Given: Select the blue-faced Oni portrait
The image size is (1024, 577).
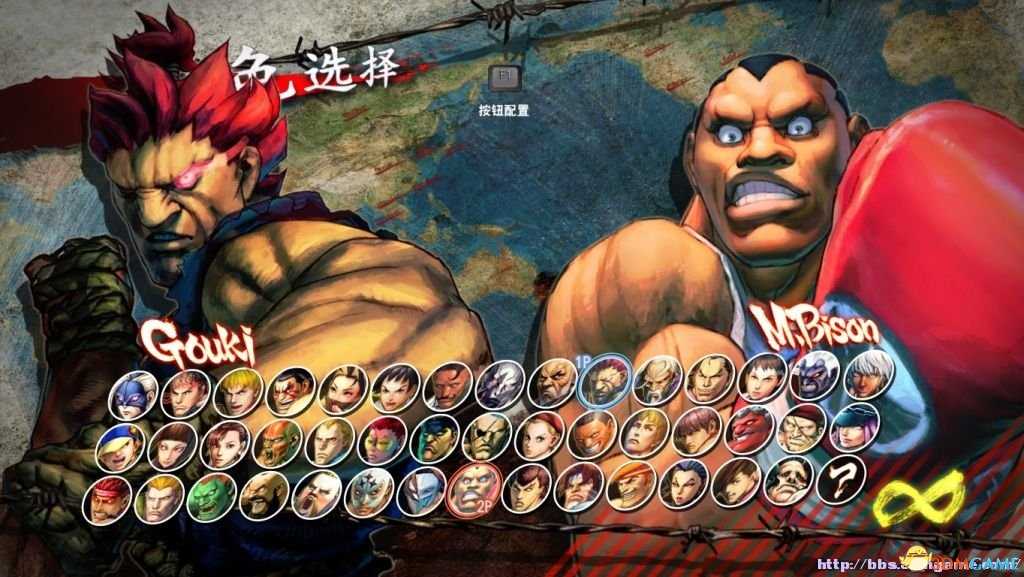Looking at the screenshot, I should (x=815, y=376).
